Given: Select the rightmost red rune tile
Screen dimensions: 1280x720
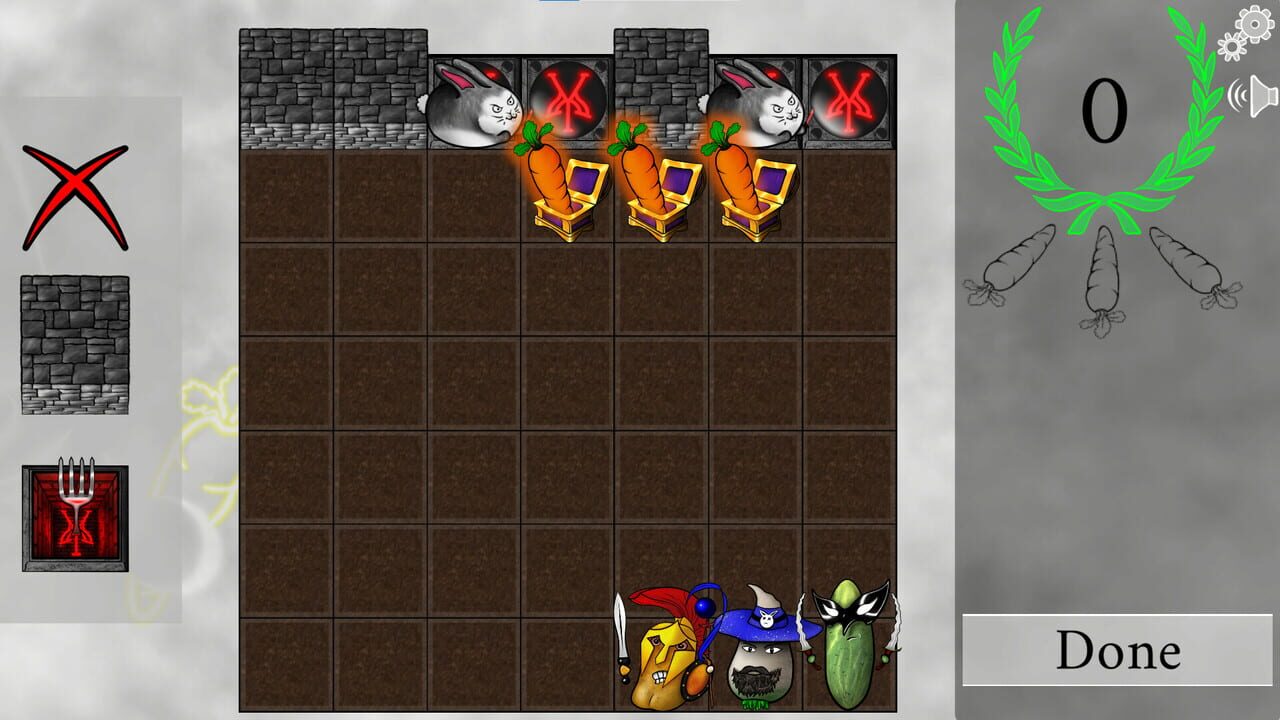Looking at the screenshot, I should tap(851, 100).
